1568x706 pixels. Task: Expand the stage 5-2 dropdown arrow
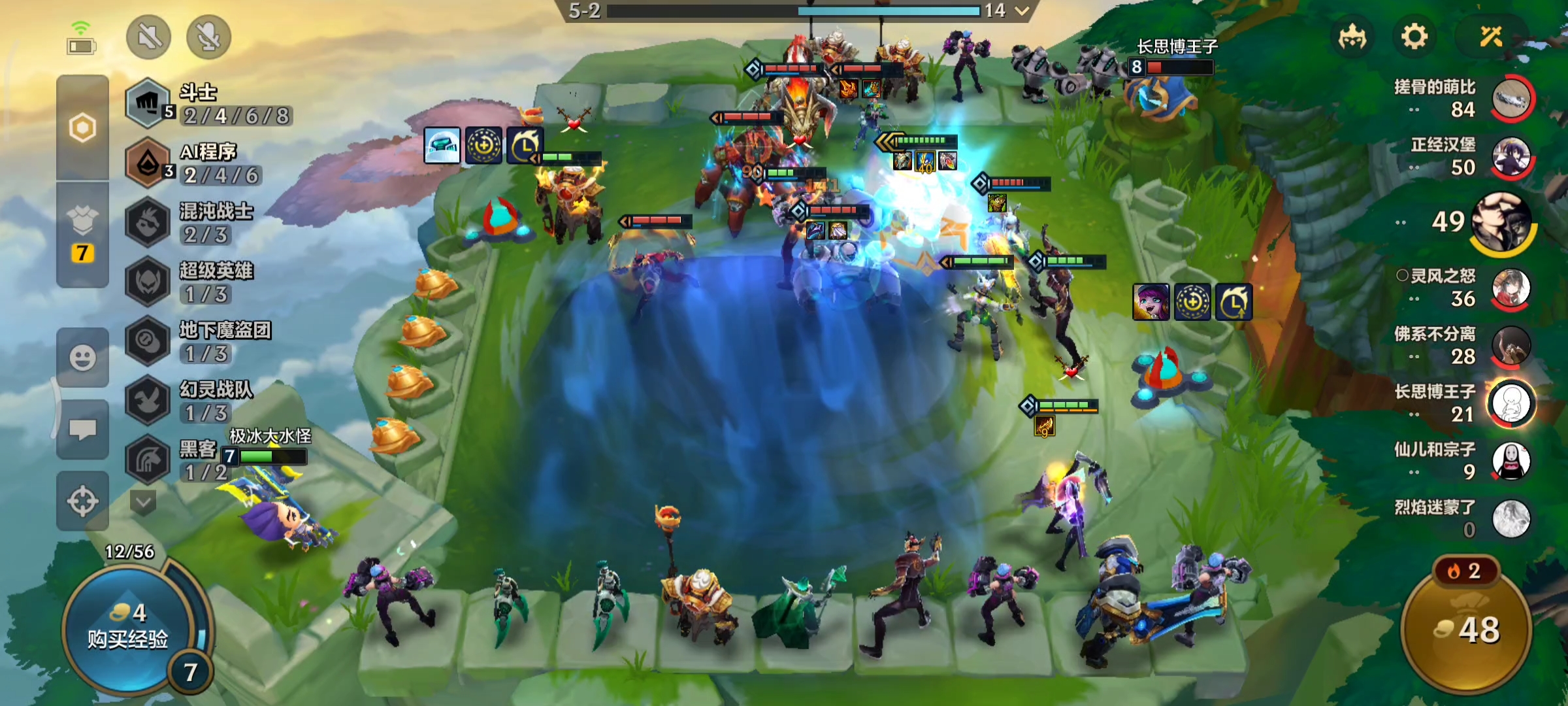pyautogui.click(x=1022, y=10)
